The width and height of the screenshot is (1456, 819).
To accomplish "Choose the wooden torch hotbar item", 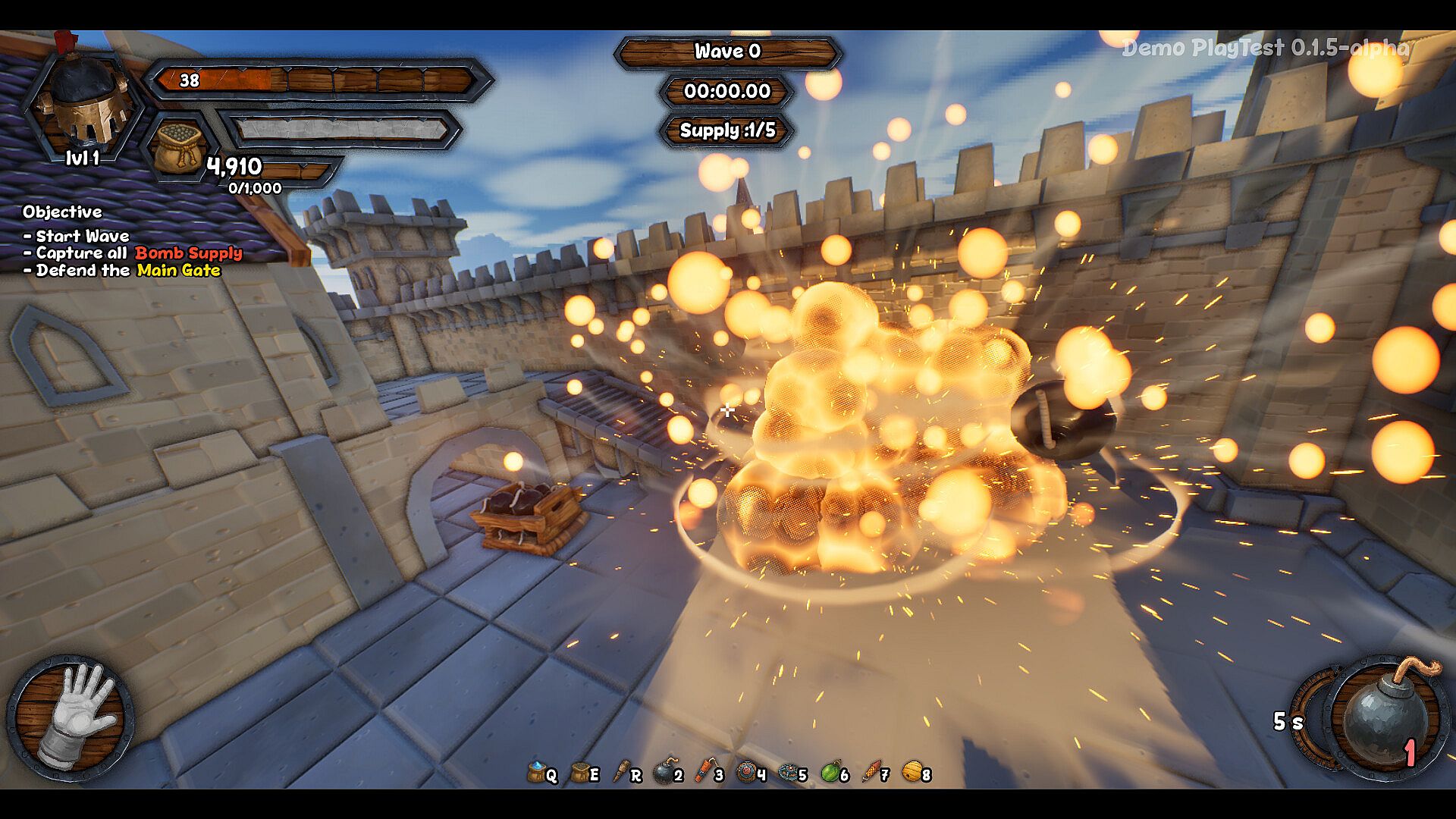I will pos(623,772).
